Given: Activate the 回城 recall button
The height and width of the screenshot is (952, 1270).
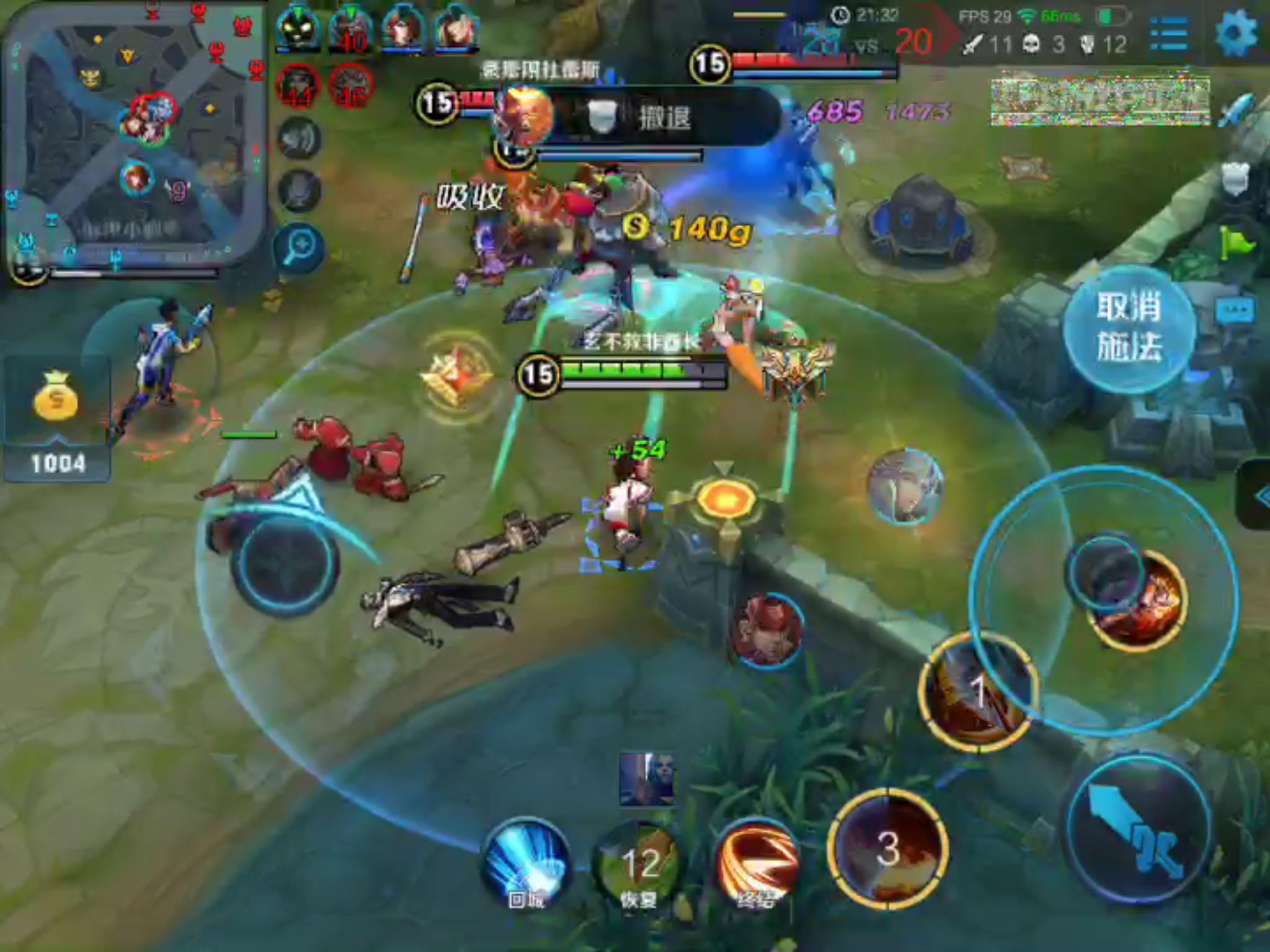Looking at the screenshot, I should [x=526, y=865].
